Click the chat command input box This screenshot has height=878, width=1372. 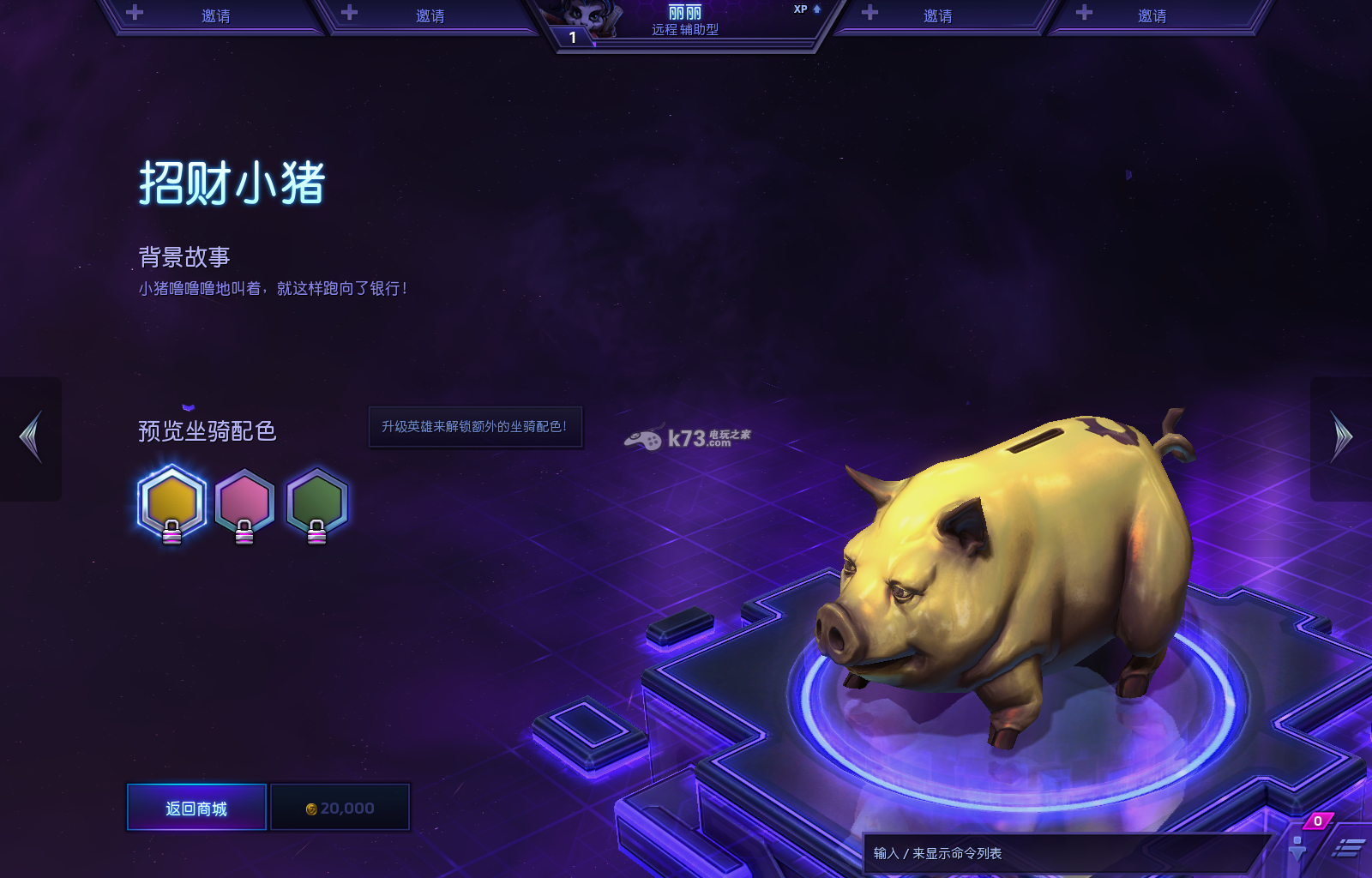click(x=1063, y=853)
